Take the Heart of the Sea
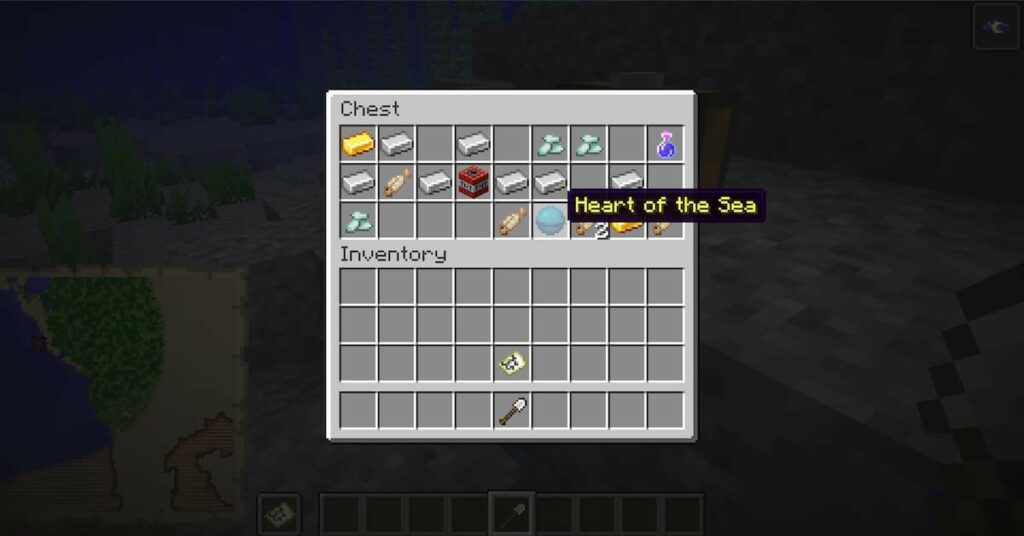This screenshot has width=1024, height=536. coord(550,220)
